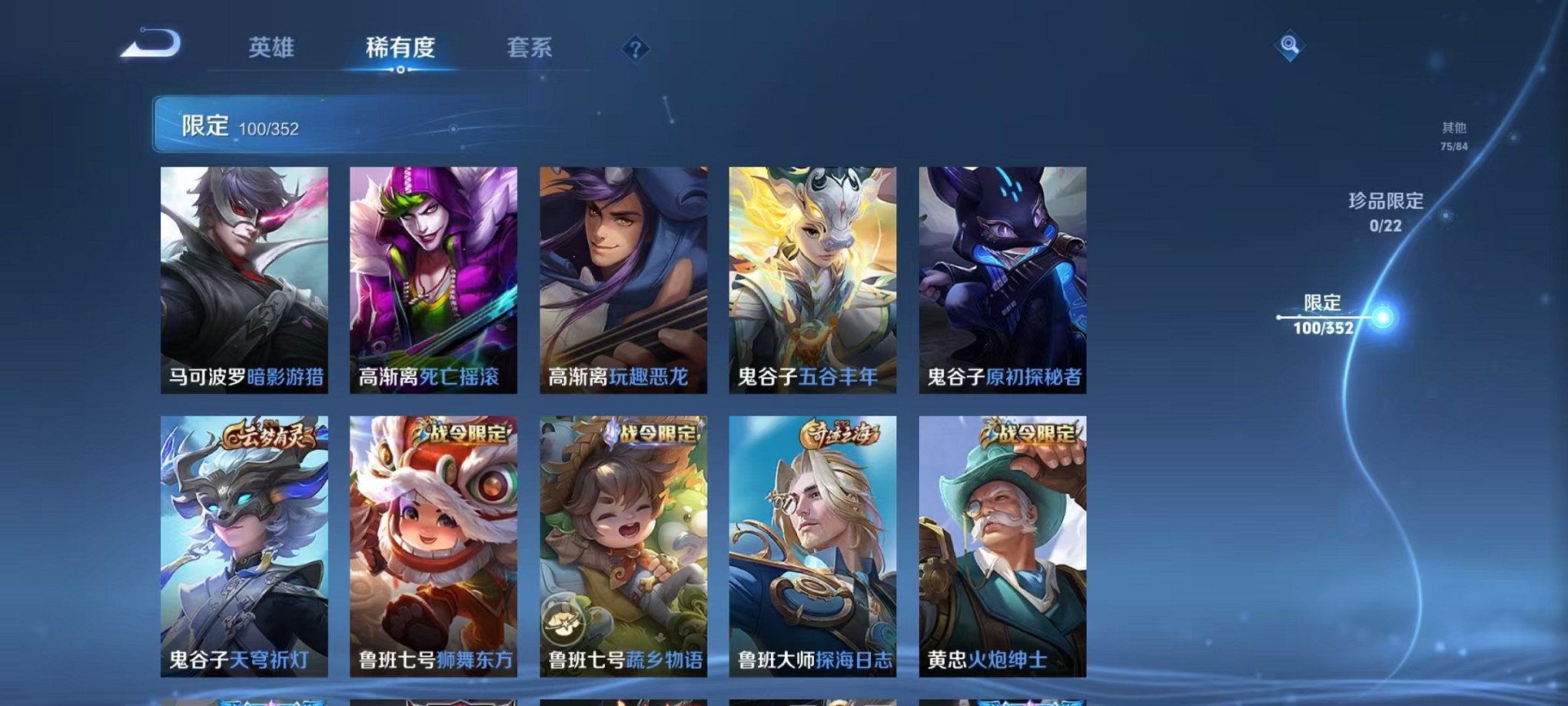Screen dimensions: 1568x706
Task: Select the 稀有度 tab
Action: tap(401, 48)
